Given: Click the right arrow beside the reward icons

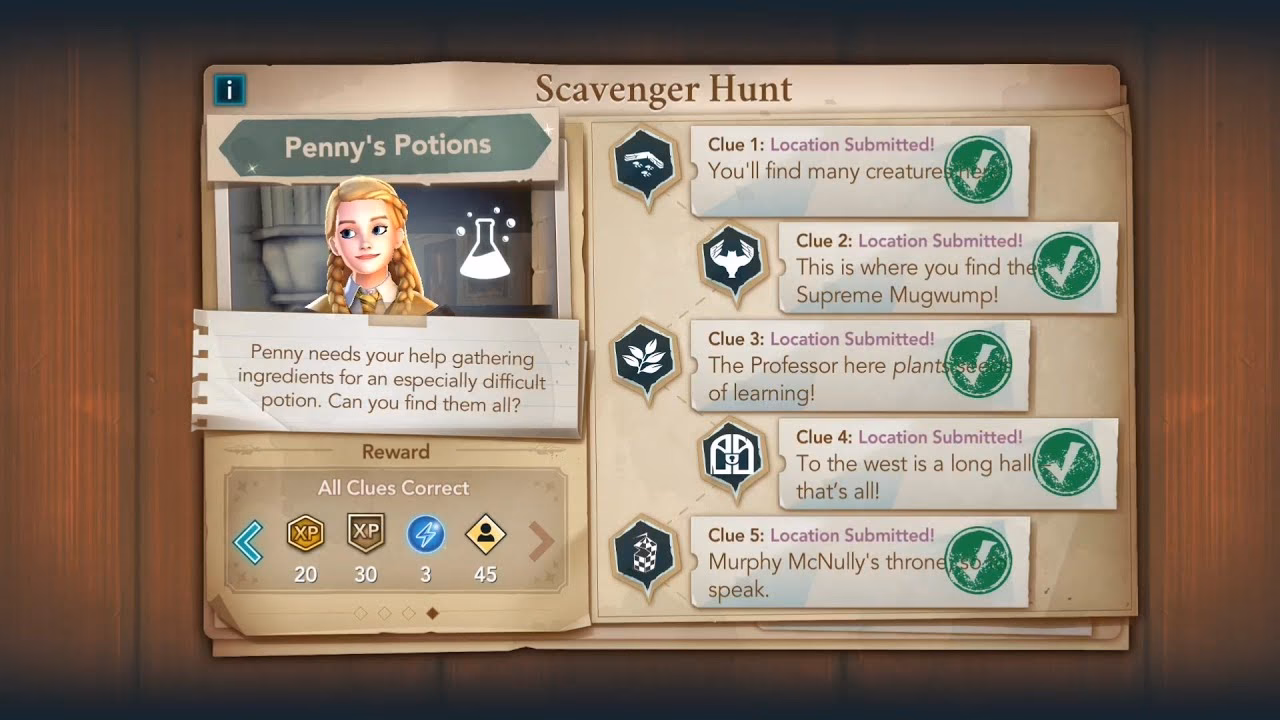Looking at the screenshot, I should point(543,541).
